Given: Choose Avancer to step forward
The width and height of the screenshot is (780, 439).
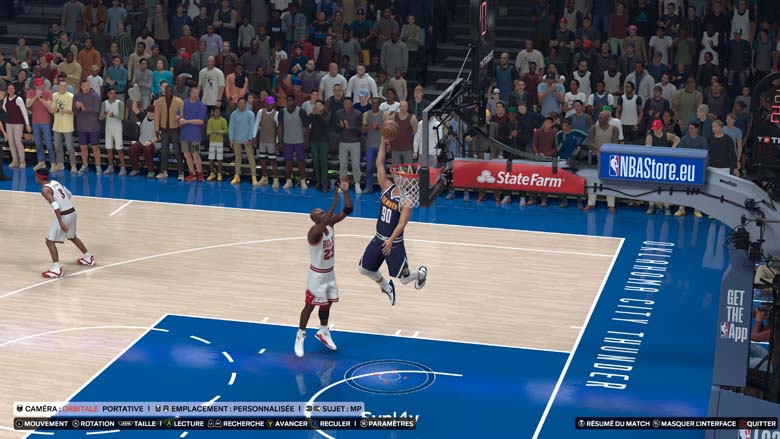Looking at the screenshot, I should coord(291,423).
